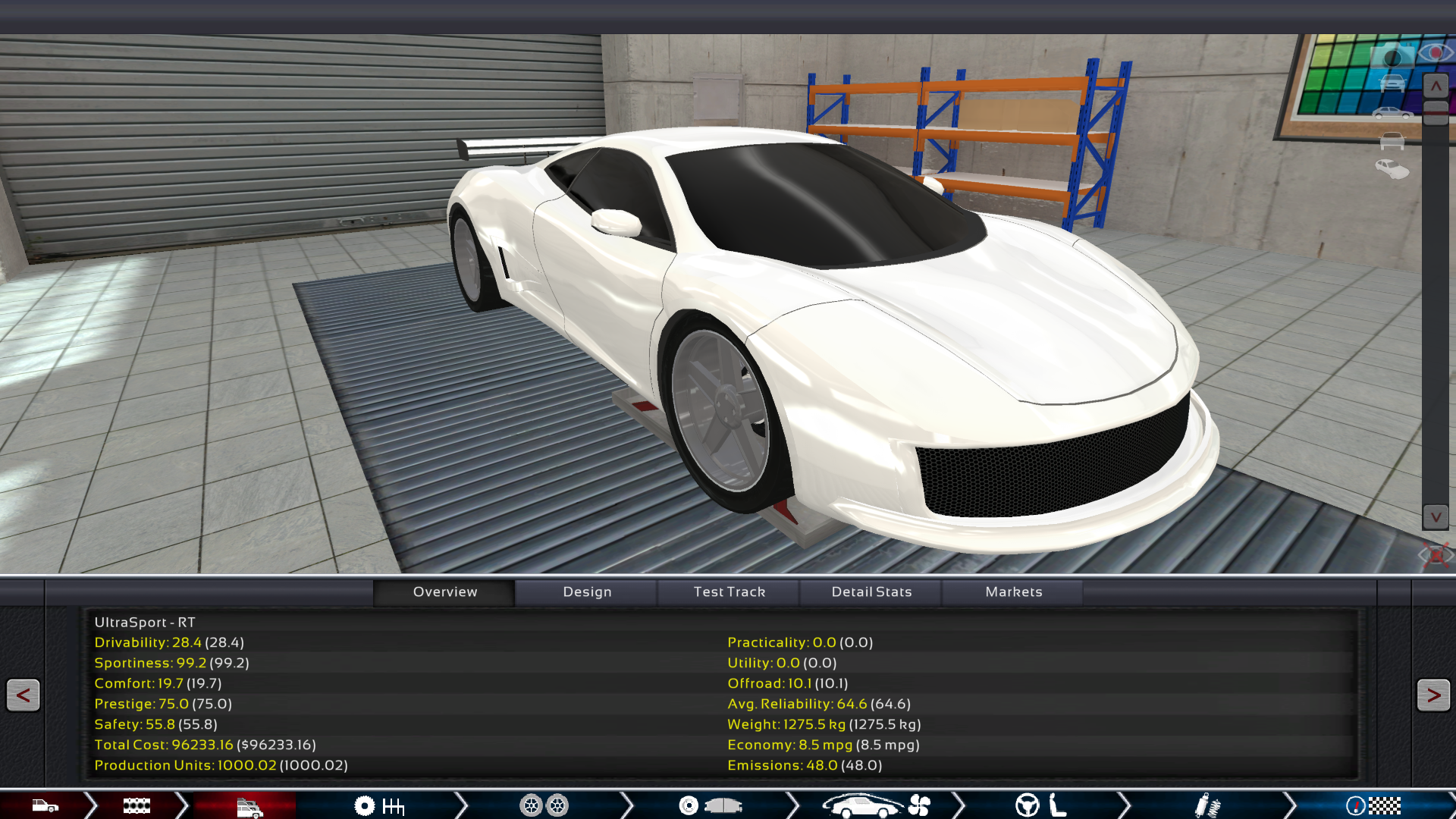Open the Markets tab
The image size is (1456, 819).
point(1013,591)
